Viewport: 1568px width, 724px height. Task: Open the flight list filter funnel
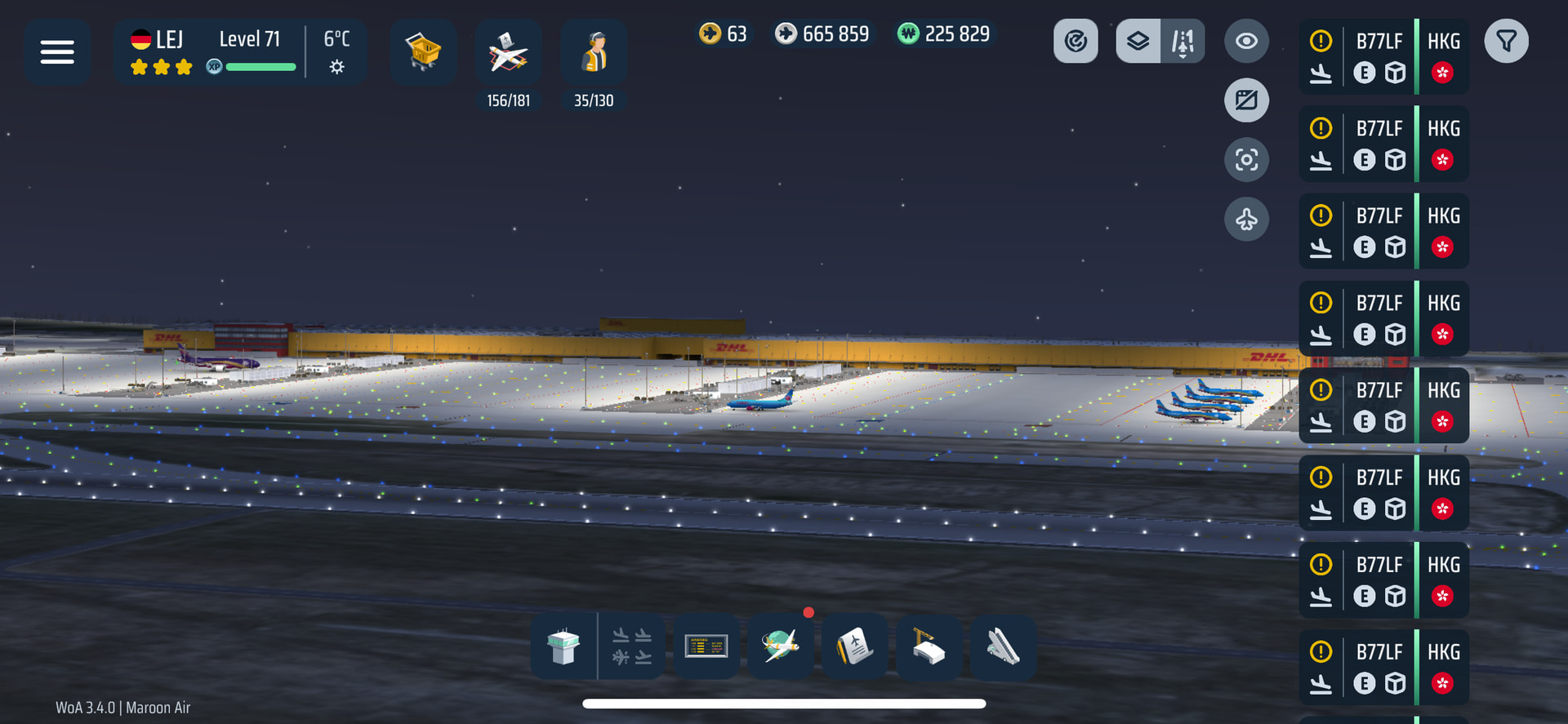pos(1506,41)
